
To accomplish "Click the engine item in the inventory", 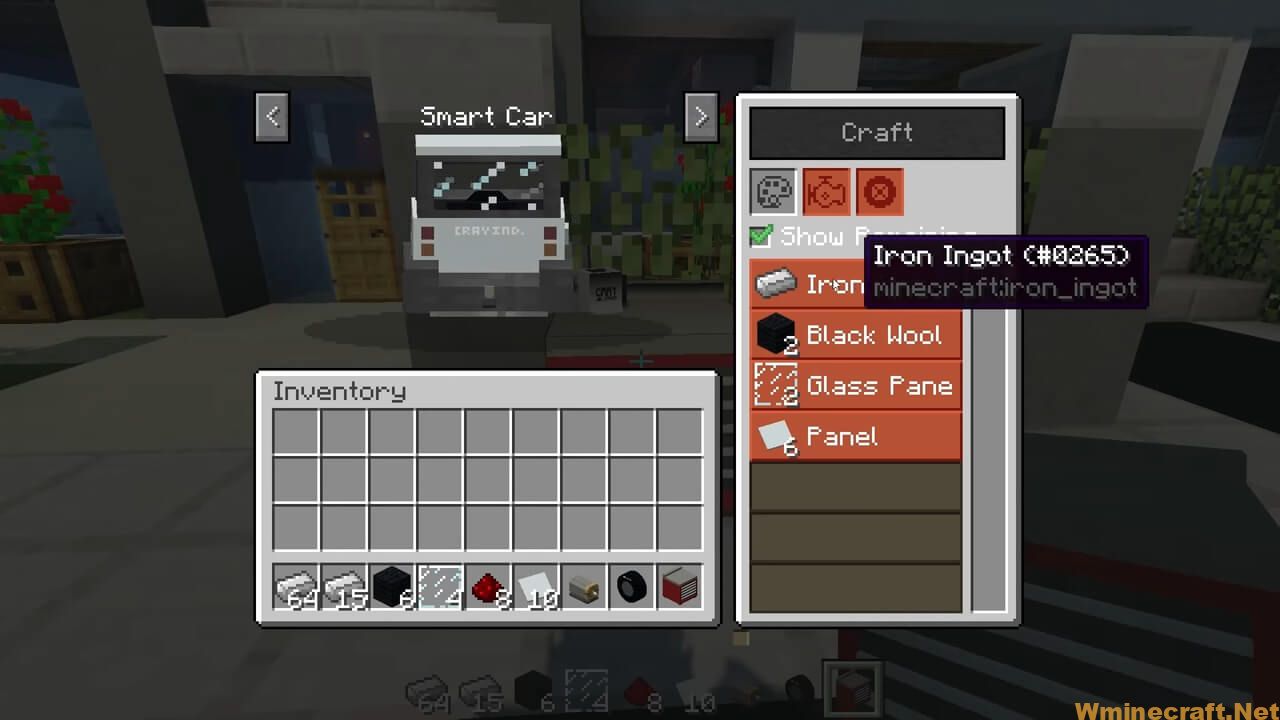I will click(x=583, y=586).
